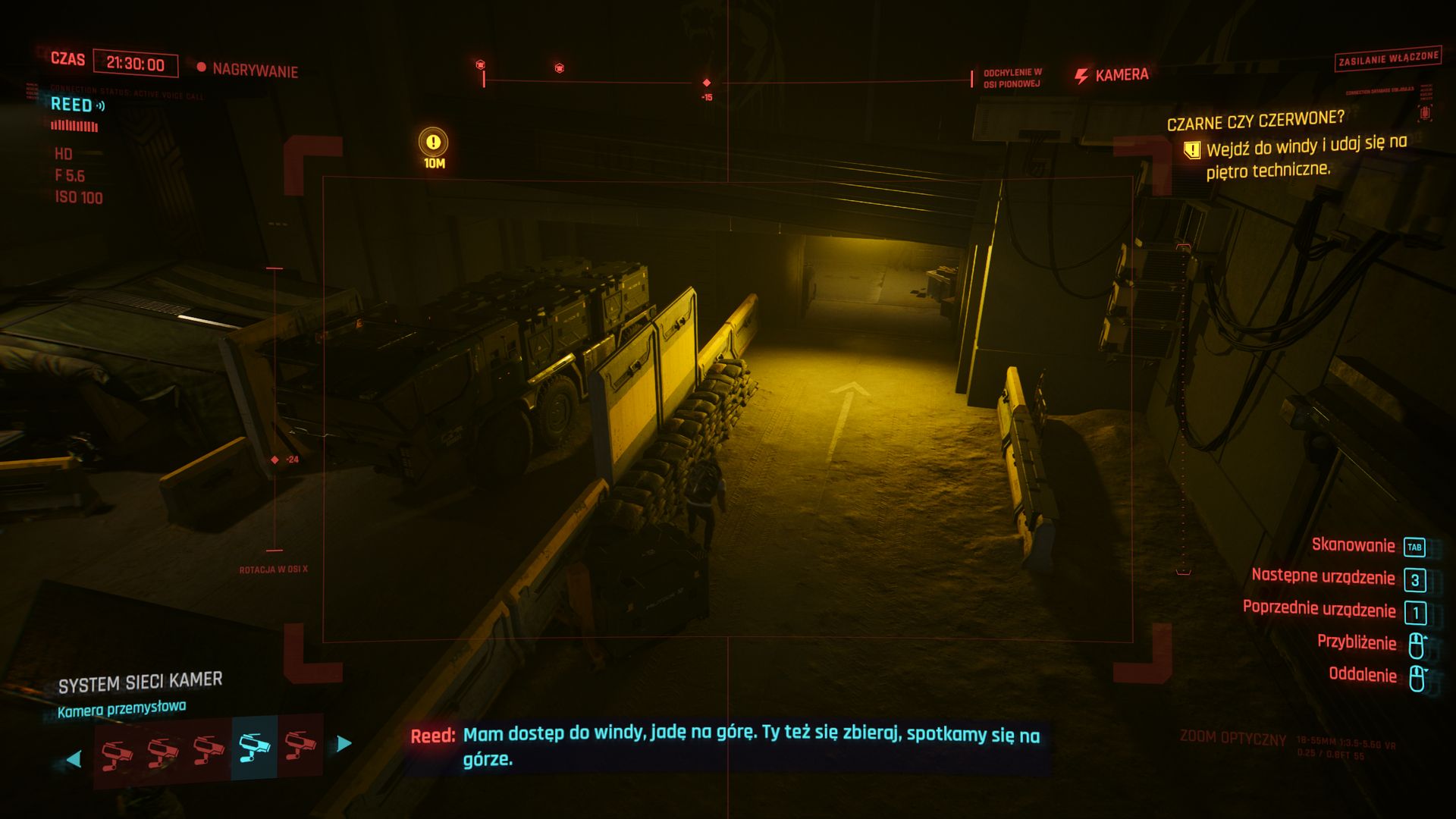Click the yellow 10M objective marker
The width and height of the screenshot is (1456, 819).
coord(433,143)
